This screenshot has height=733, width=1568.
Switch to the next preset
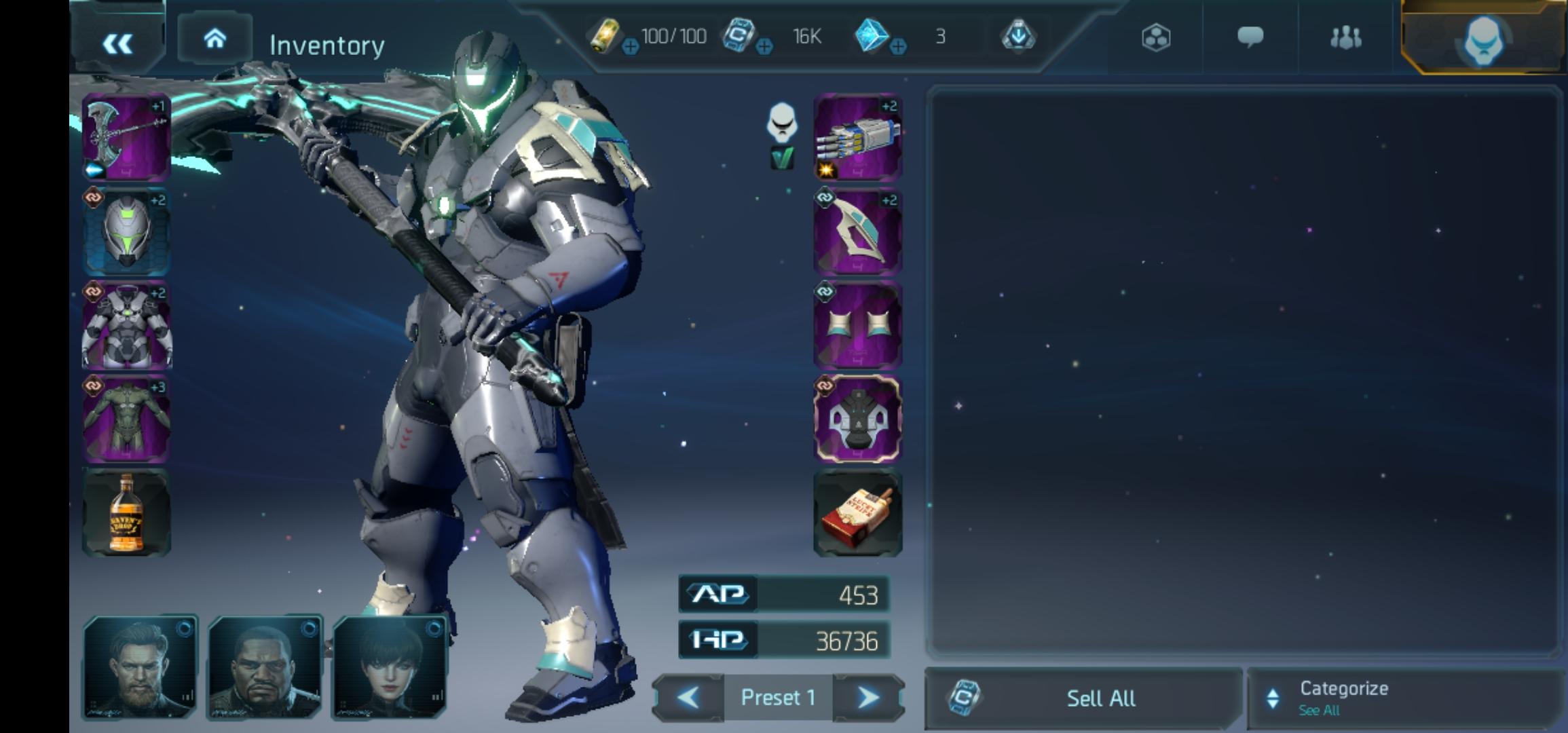click(867, 698)
